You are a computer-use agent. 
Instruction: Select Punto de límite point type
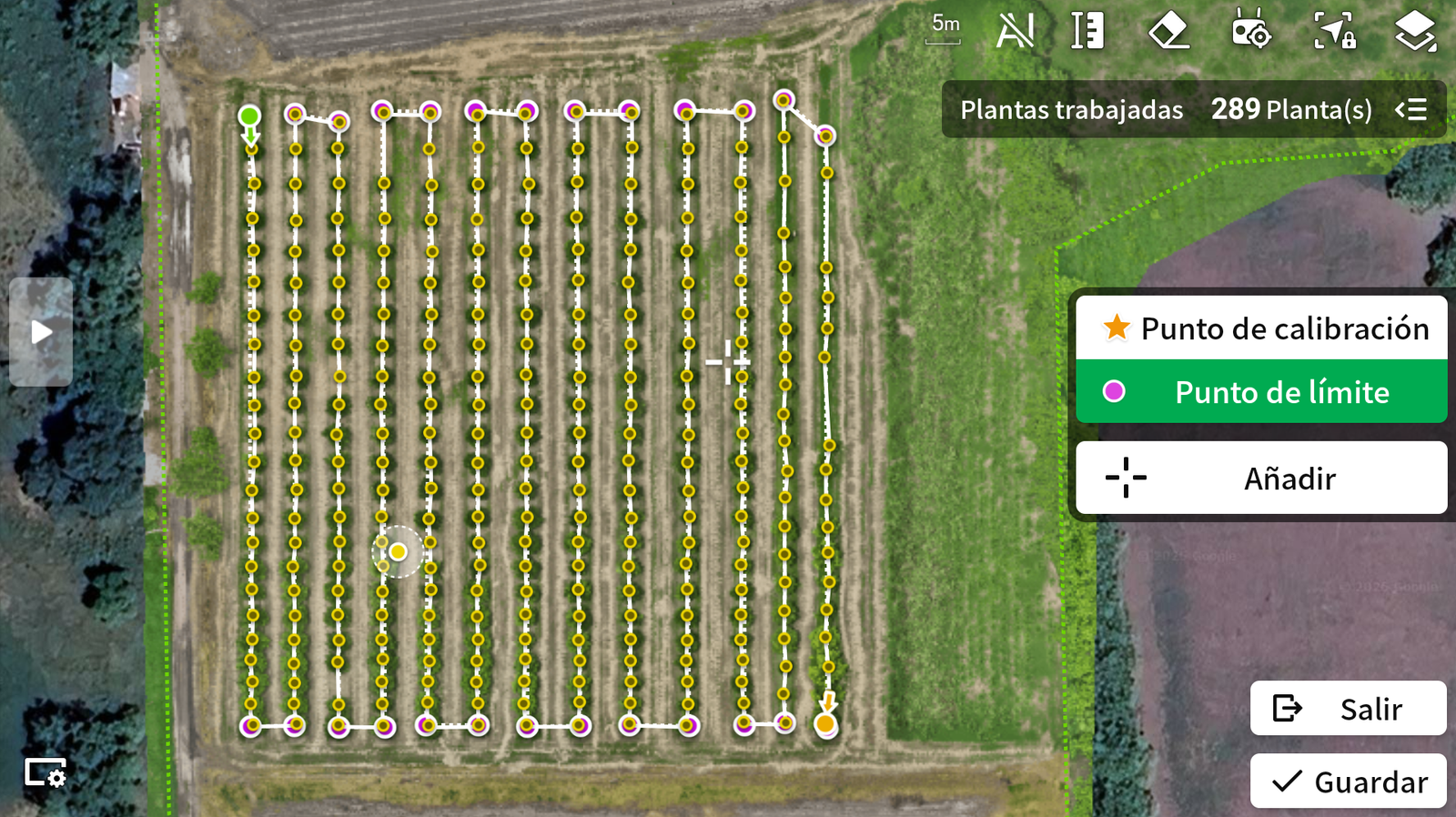(x=1261, y=392)
